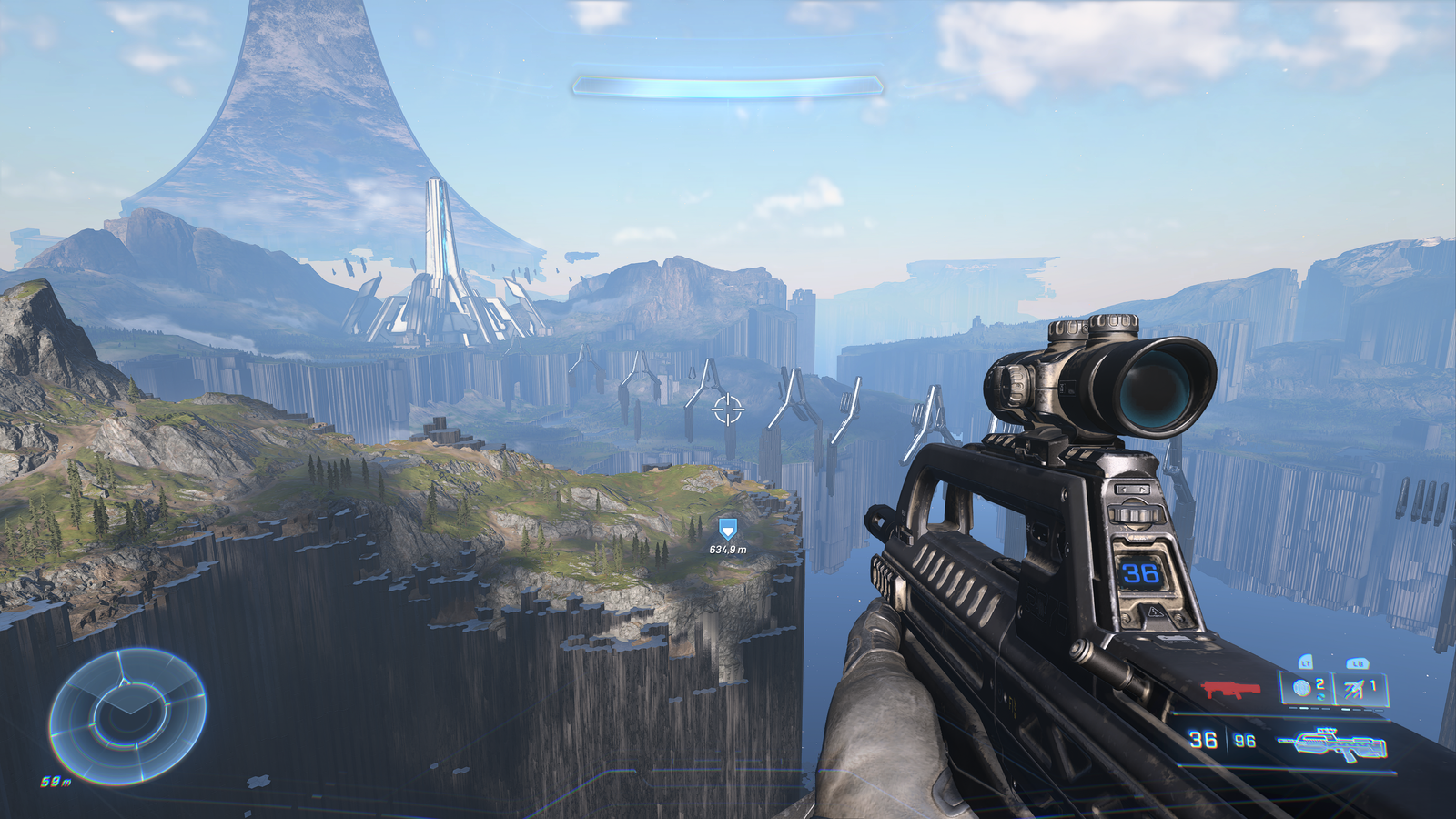Screen dimensions: 1456x819
Task: Select the LT button prompt icon
Action: coord(1306,663)
